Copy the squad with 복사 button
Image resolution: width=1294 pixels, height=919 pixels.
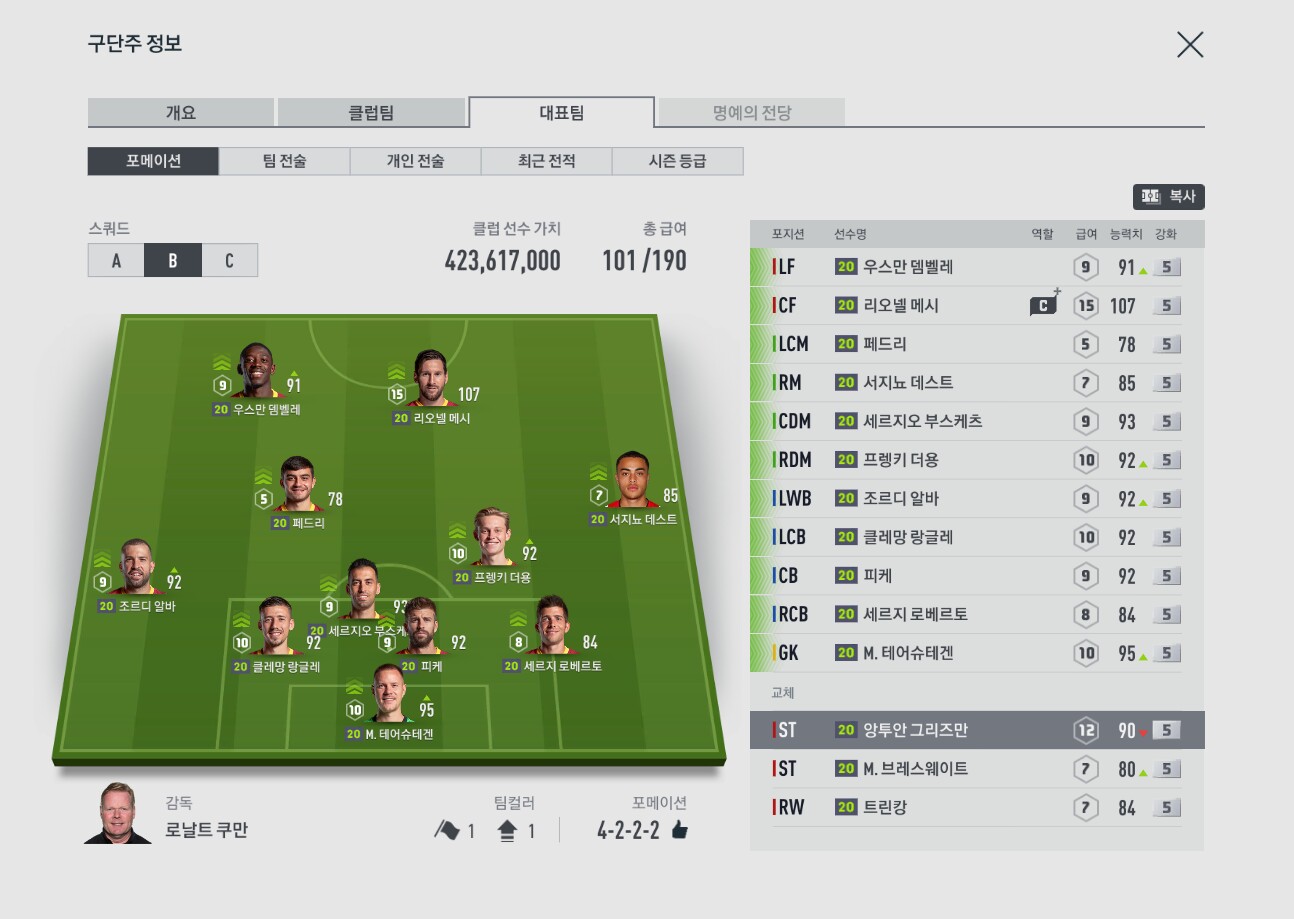coord(1168,197)
